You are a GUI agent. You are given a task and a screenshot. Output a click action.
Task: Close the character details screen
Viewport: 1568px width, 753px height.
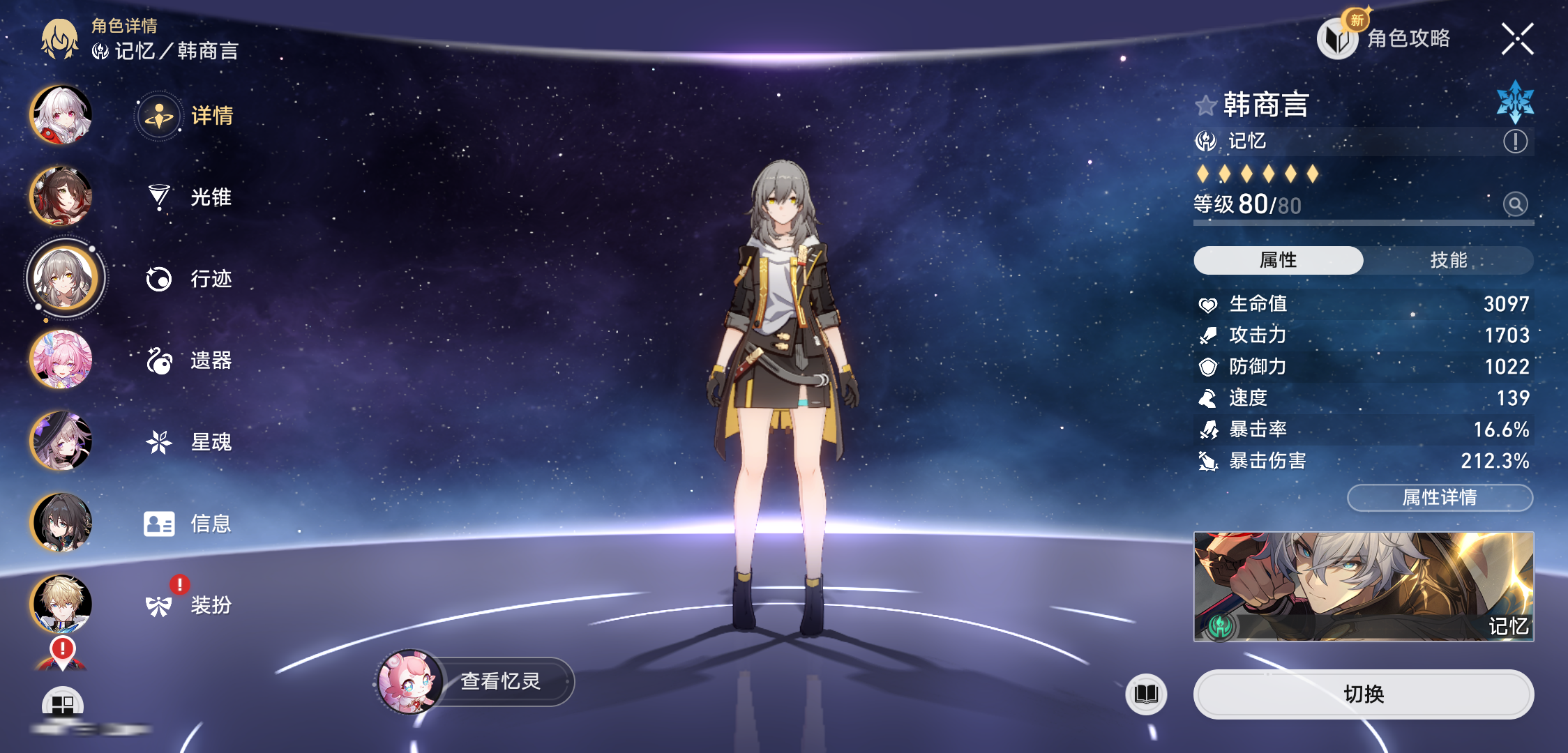point(1517,38)
